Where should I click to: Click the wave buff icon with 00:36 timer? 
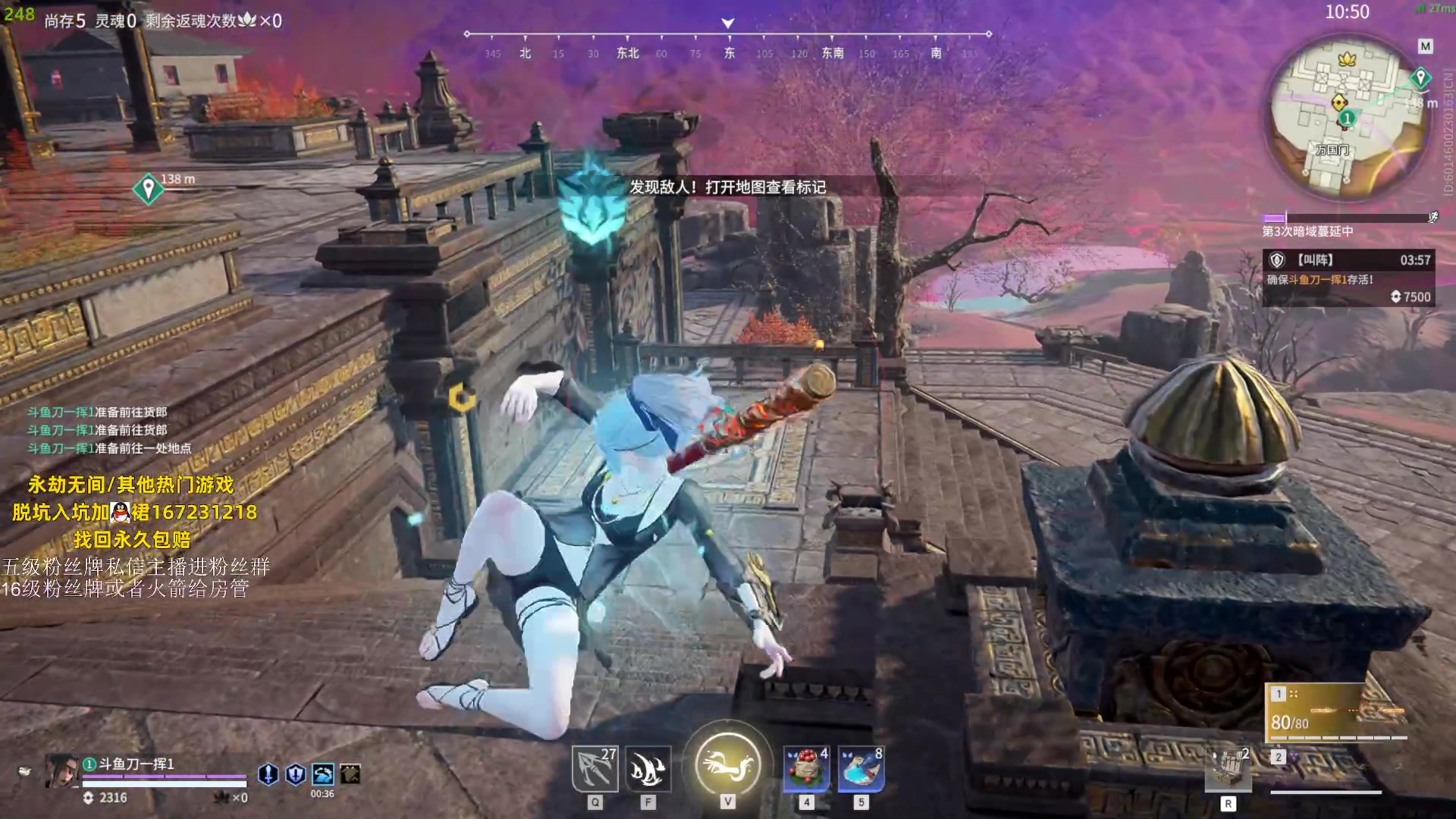[322, 773]
